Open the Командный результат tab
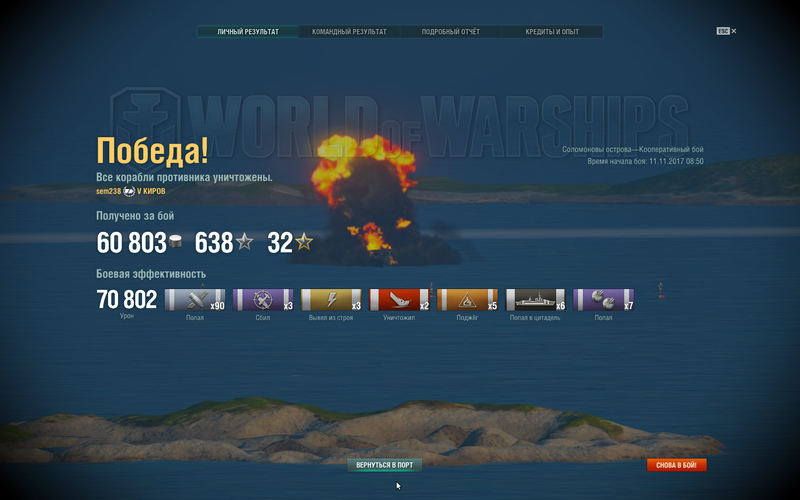The image size is (800, 500). point(349,32)
